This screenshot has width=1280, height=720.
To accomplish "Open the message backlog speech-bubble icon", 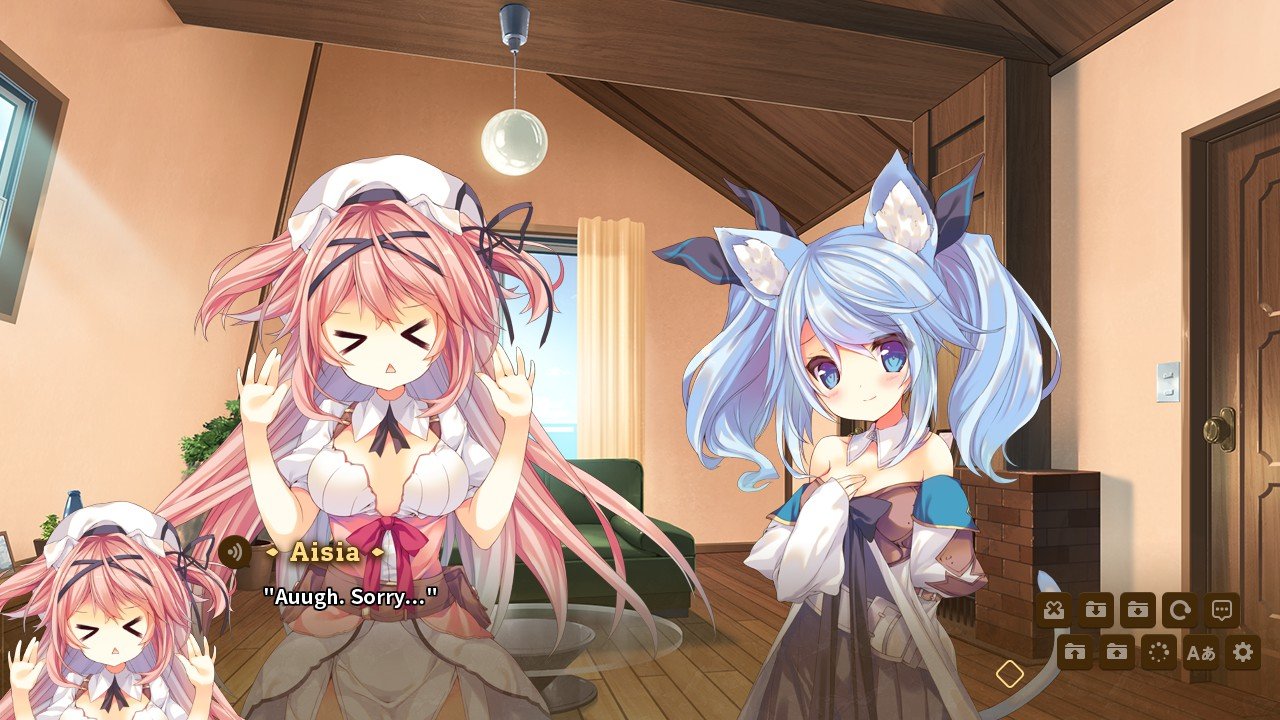I will click(1222, 609).
